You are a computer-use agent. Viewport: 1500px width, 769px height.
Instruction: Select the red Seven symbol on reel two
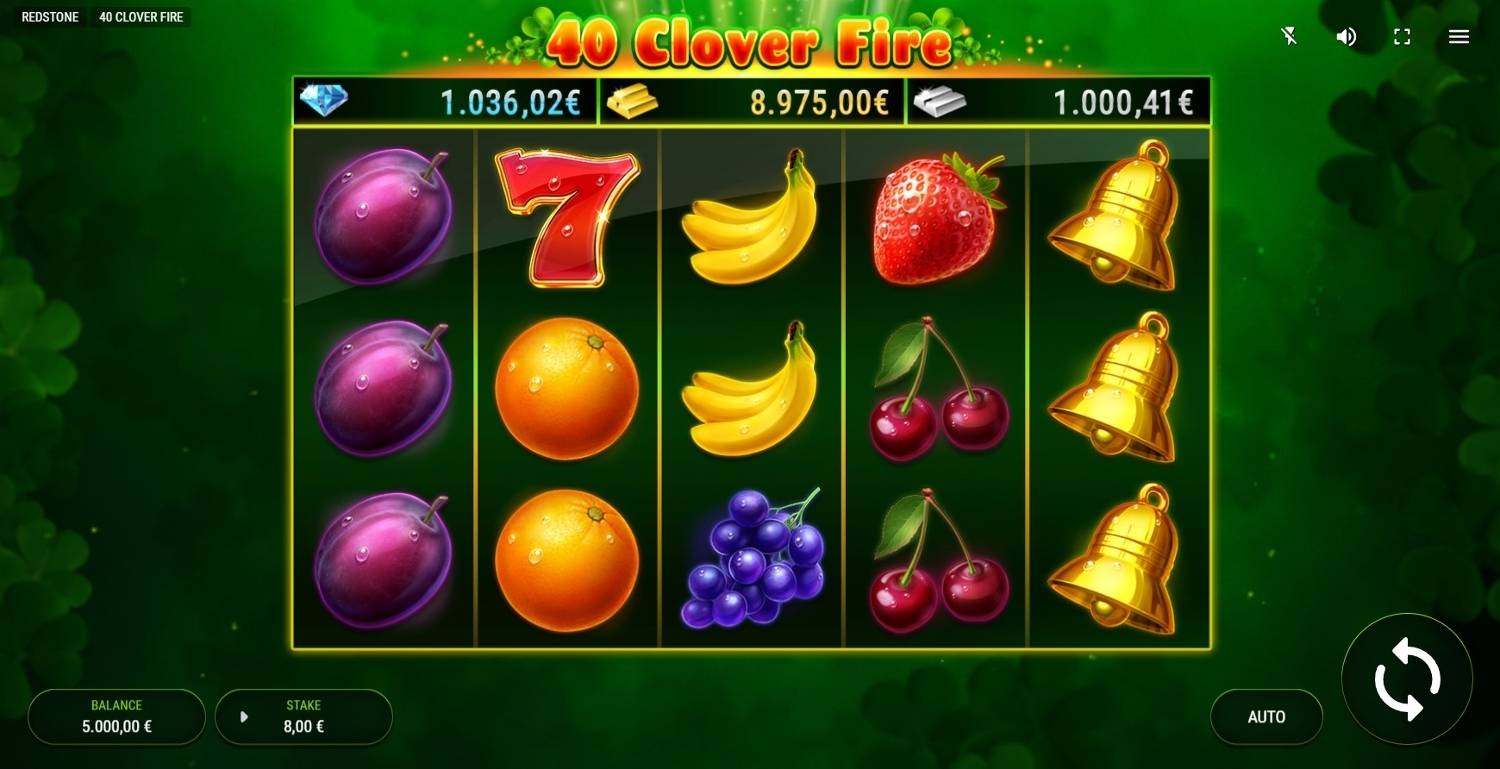[x=567, y=215]
